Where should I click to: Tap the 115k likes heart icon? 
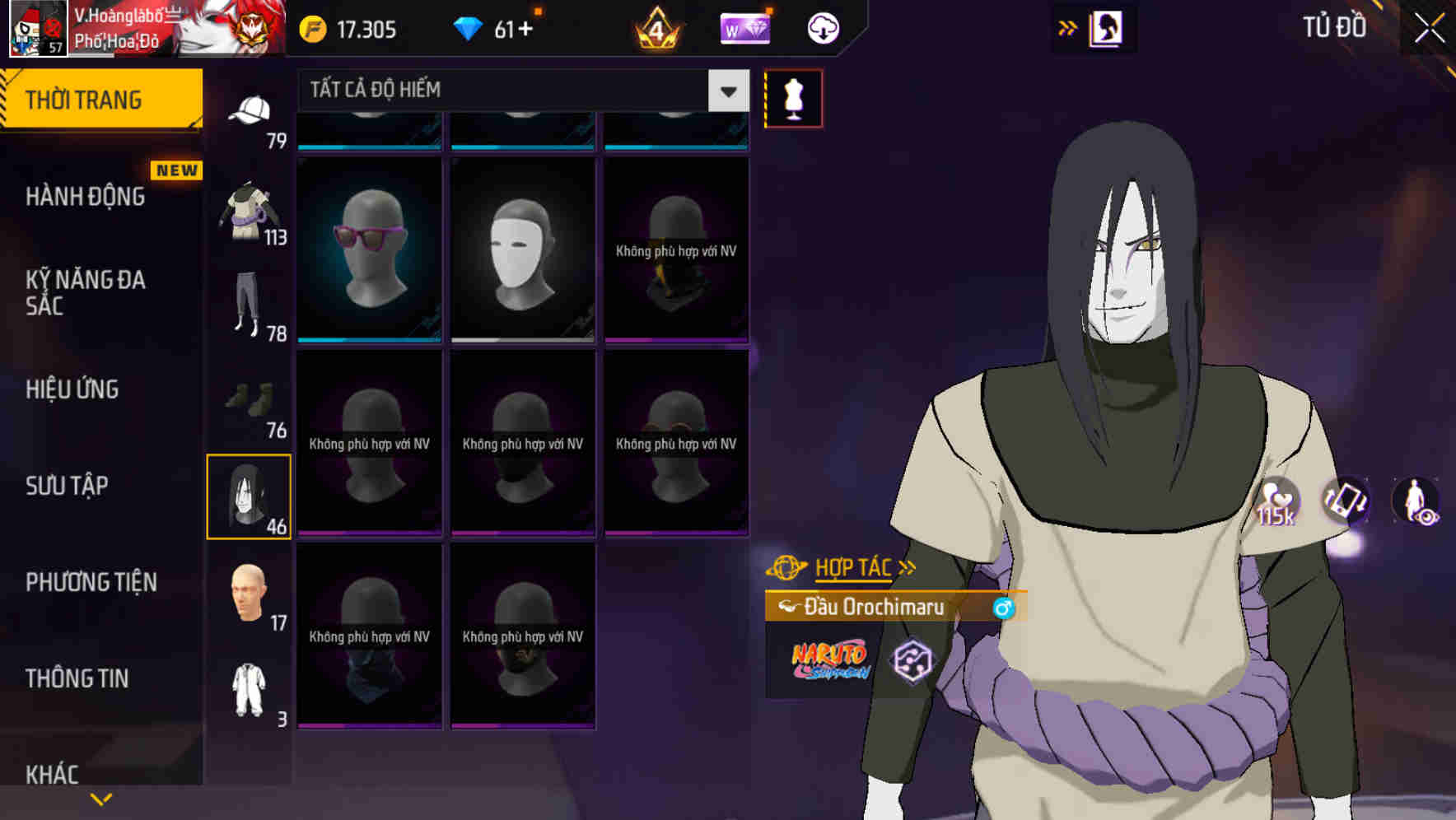[1278, 501]
